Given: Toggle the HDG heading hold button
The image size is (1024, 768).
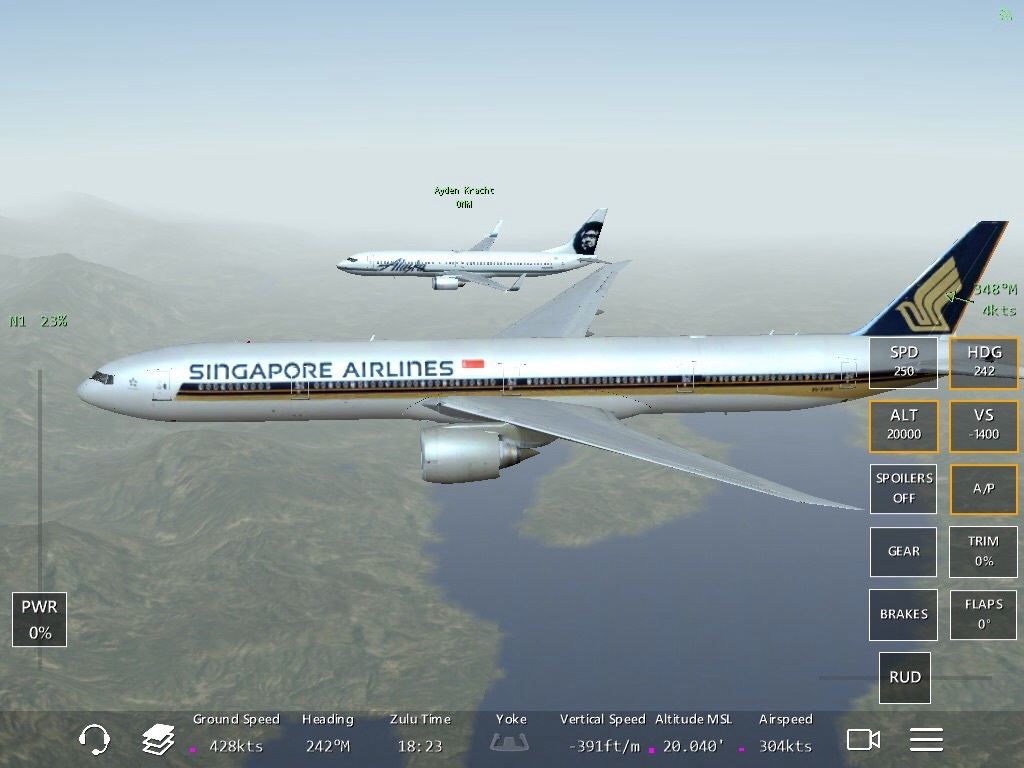Looking at the screenshot, I should pos(984,362).
